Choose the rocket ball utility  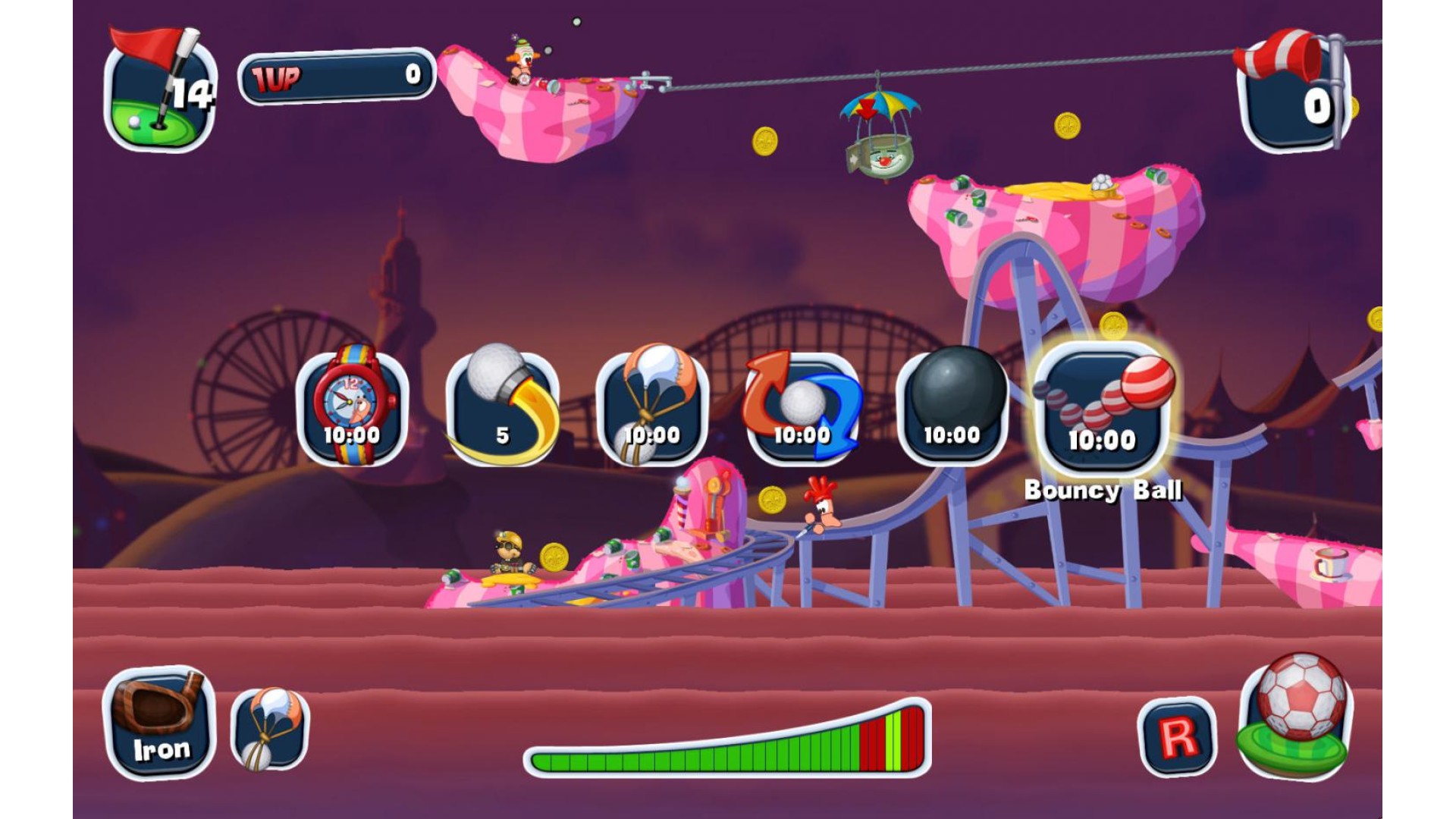coord(502,407)
